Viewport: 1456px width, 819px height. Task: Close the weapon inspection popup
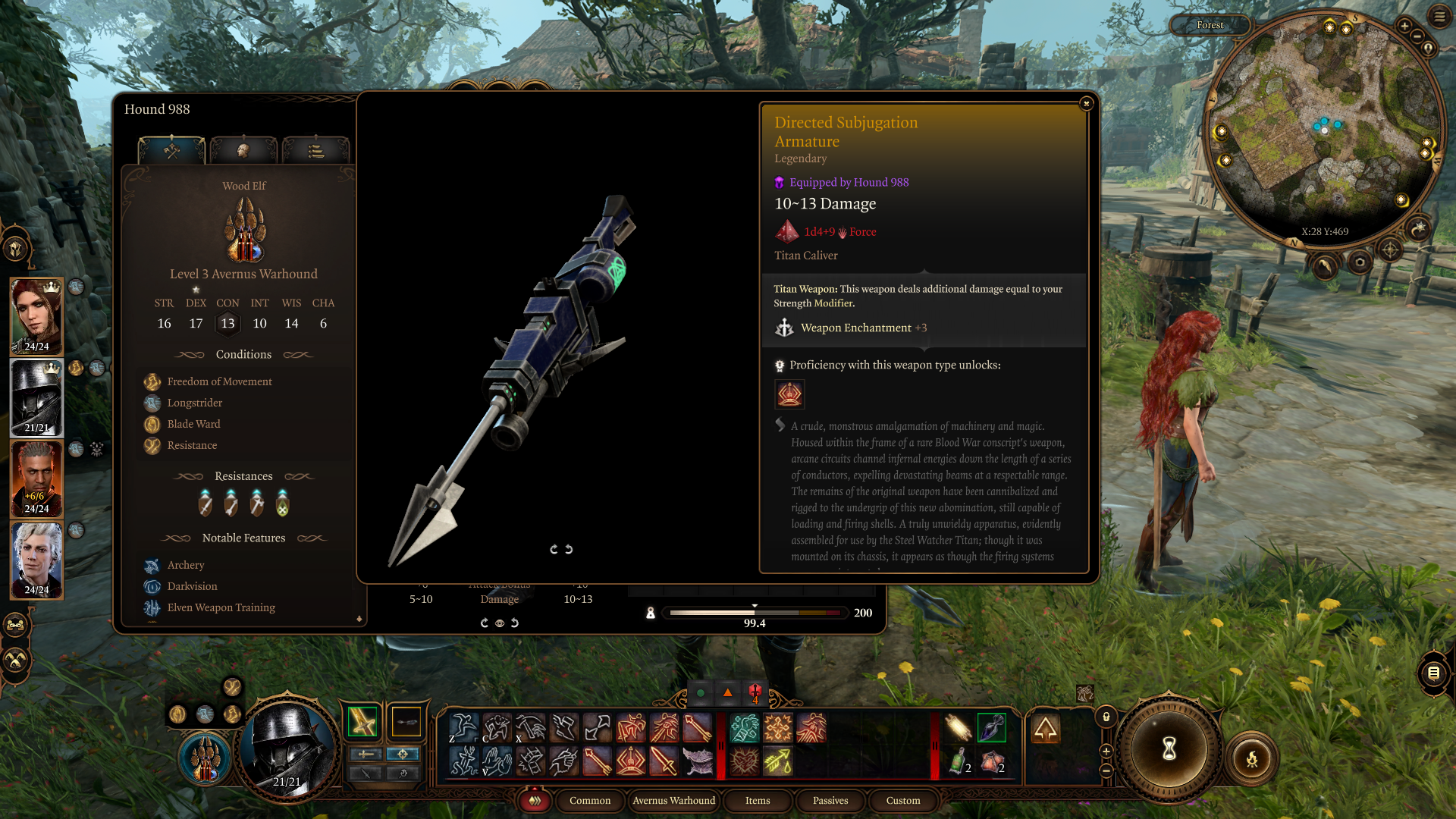(x=1086, y=103)
